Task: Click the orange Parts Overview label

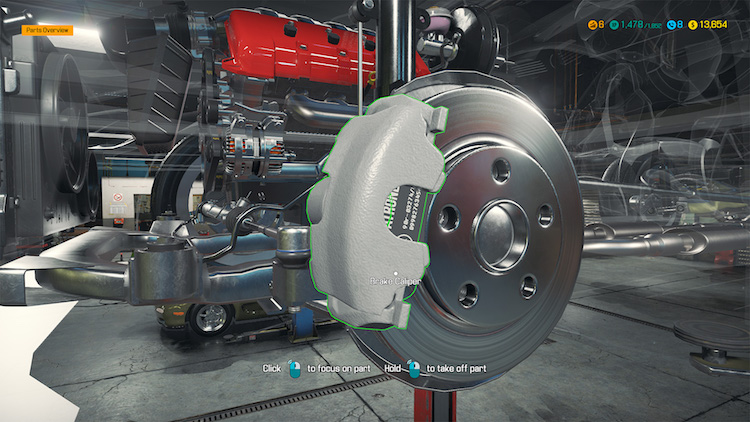Action: point(47,31)
